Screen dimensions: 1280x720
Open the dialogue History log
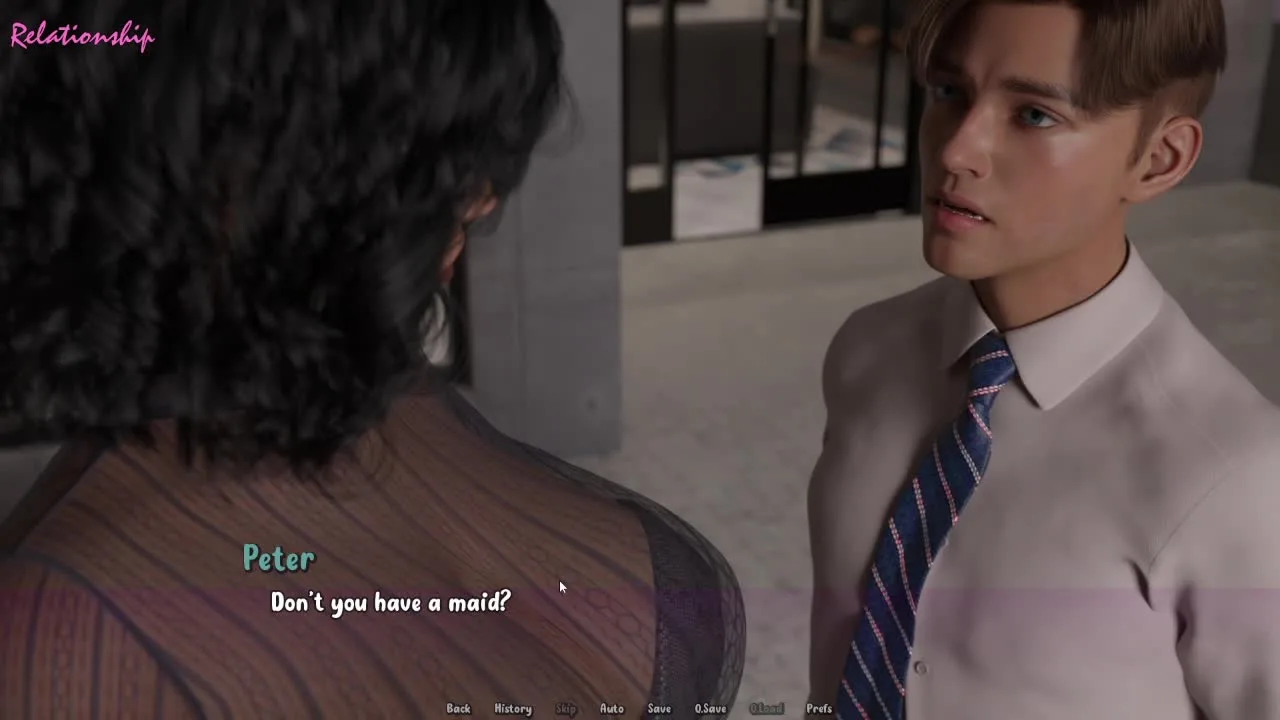(513, 709)
